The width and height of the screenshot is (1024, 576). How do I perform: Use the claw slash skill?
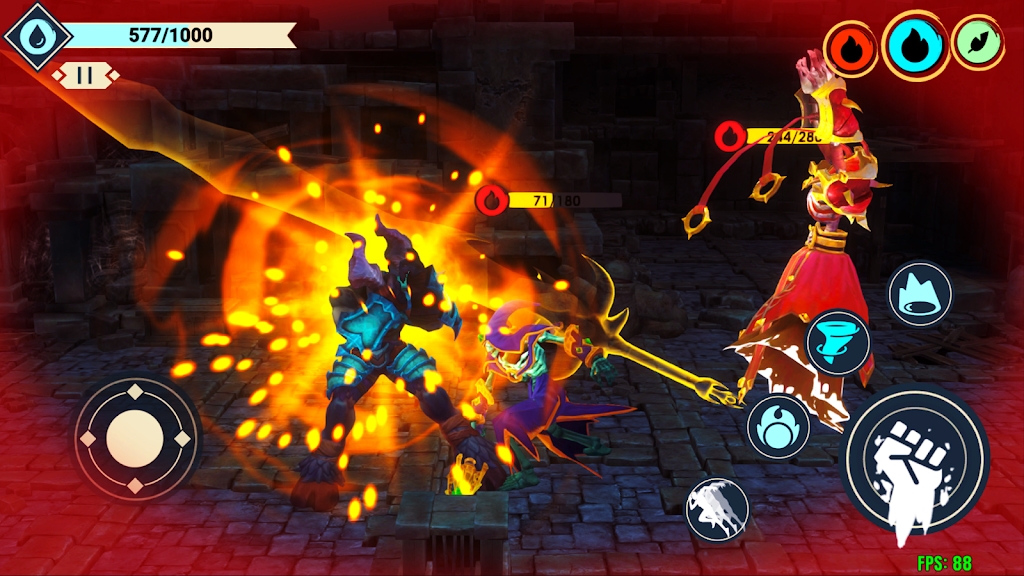click(x=717, y=510)
